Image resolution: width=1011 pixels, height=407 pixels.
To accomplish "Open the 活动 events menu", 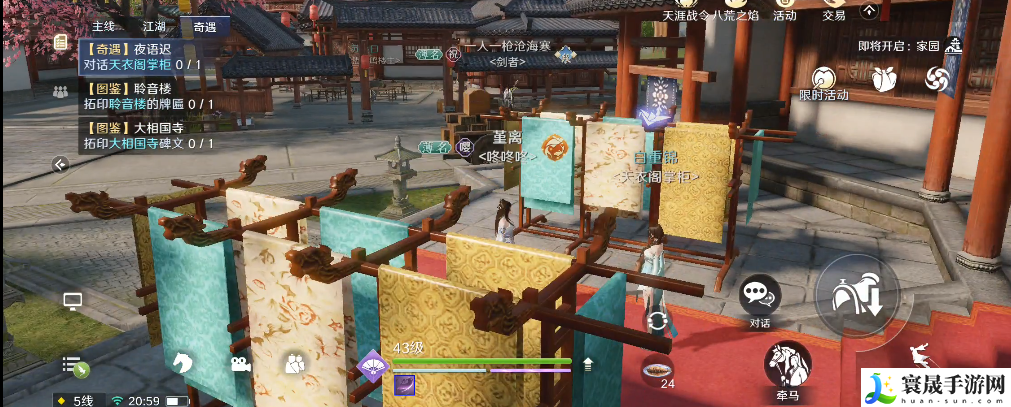I will click(x=784, y=11).
